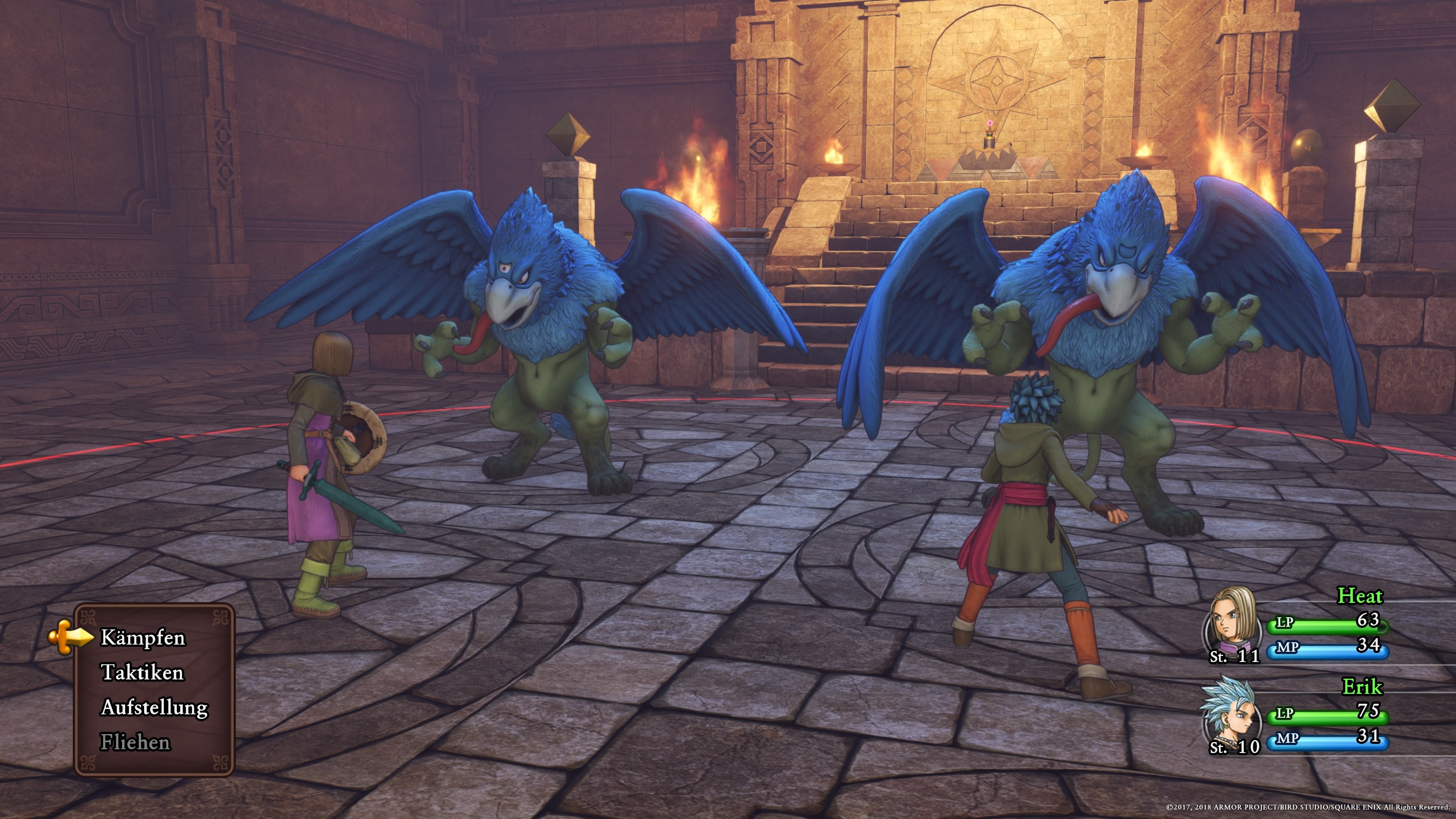Select Fliehen to flee the battle
Image resolution: width=1456 pixels, height=819 pixels.
135,742
